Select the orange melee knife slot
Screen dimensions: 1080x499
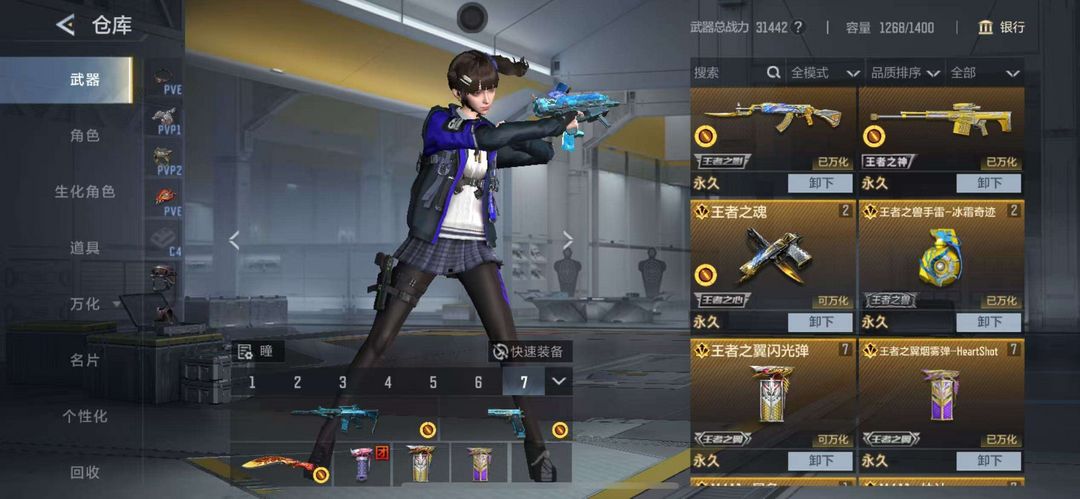click(280, 465)
